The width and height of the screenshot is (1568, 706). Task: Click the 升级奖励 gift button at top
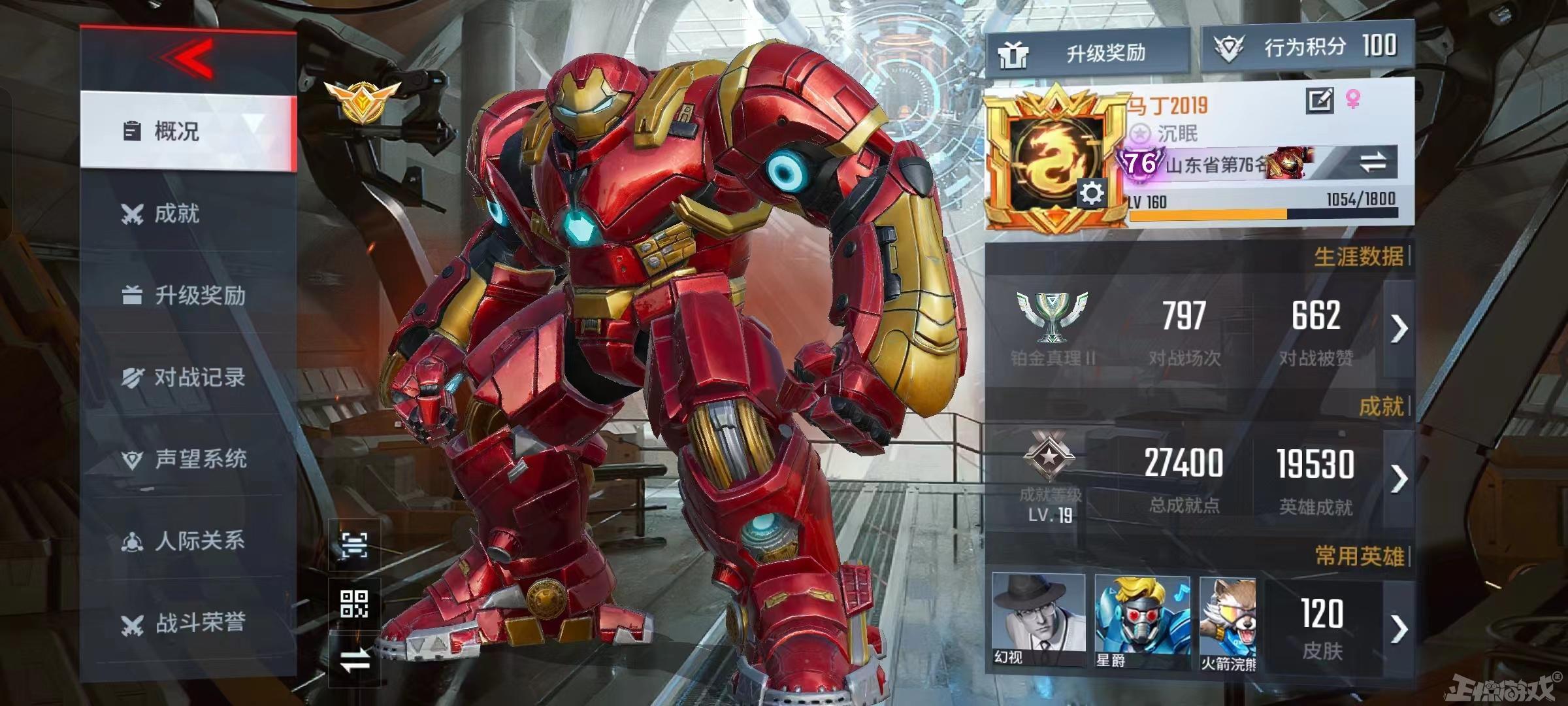[1086, 52]
